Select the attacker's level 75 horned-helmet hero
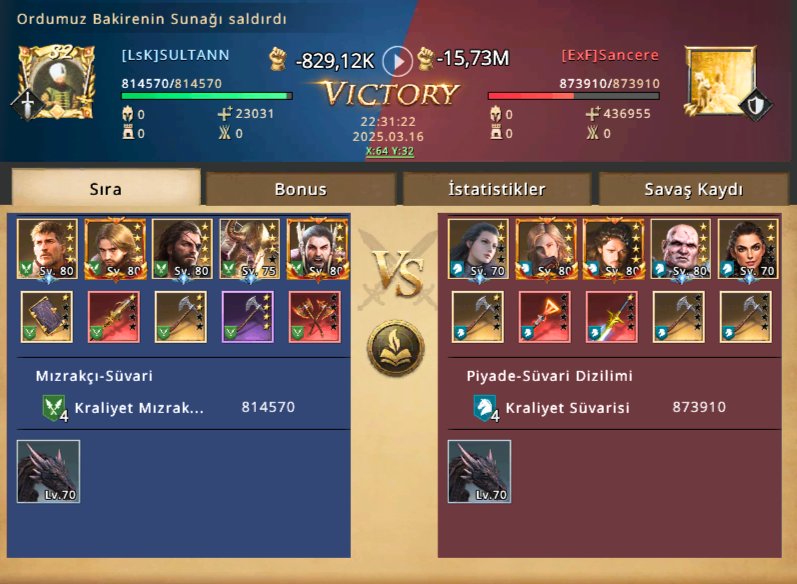 249,249
